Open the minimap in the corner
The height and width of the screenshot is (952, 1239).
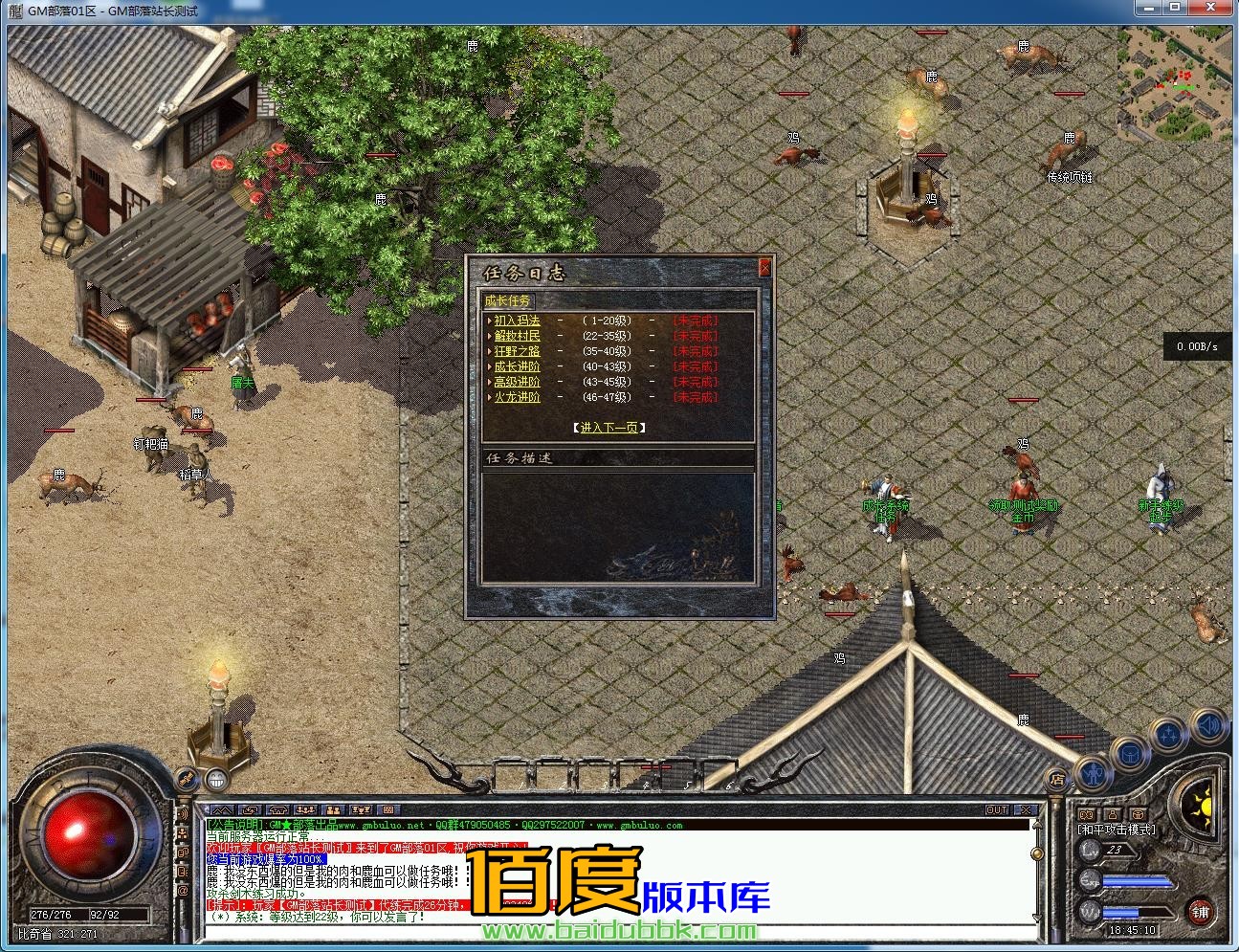pos(1174,84)
